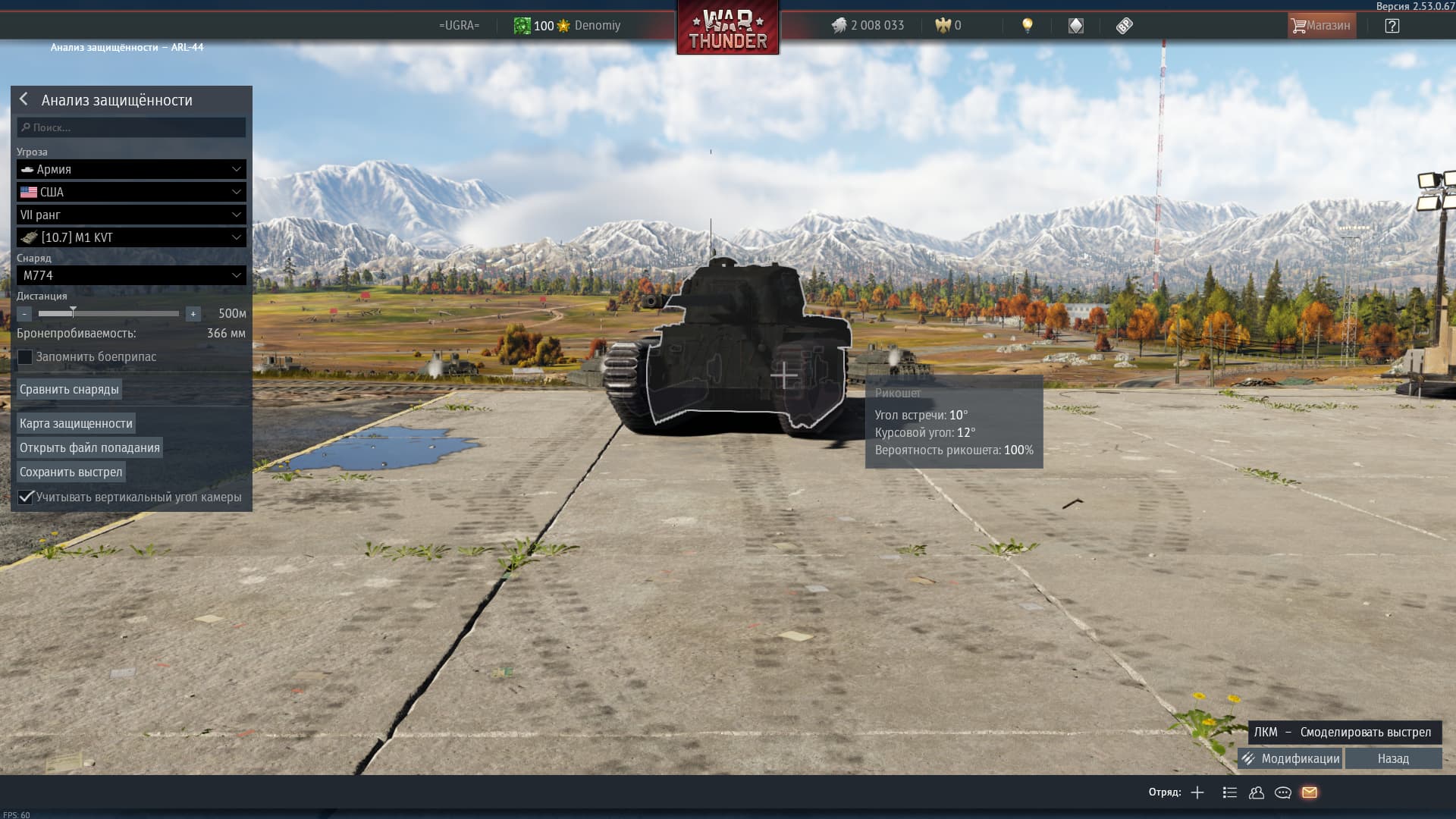Expand the VII ранг rank dropdown
Screen dimensions: 1456x819
click(131, 215)
